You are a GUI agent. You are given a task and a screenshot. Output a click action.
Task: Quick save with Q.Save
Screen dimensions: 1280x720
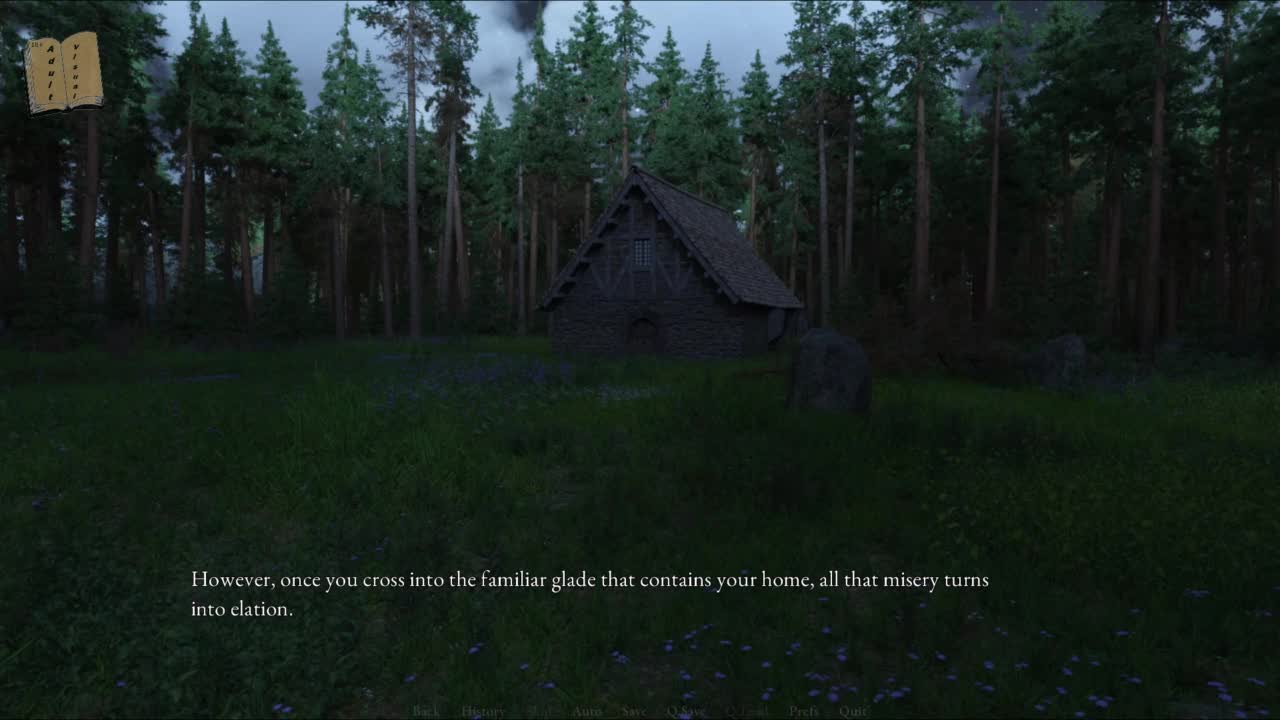(686, 711)
